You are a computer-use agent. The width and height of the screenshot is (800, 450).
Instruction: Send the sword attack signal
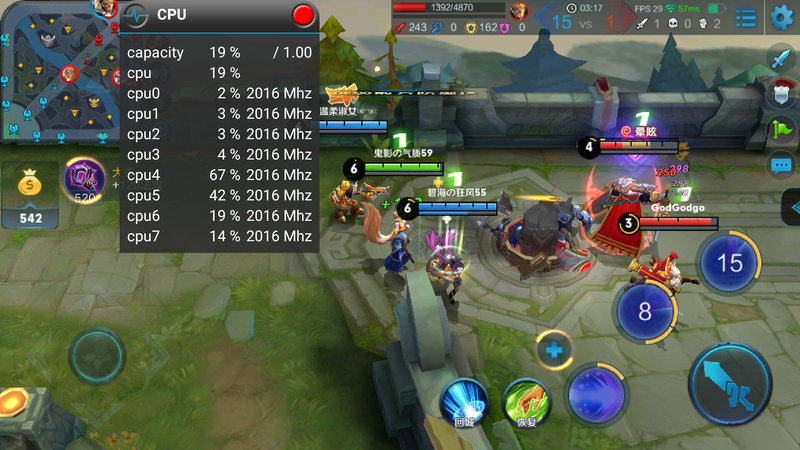point(782,58)
